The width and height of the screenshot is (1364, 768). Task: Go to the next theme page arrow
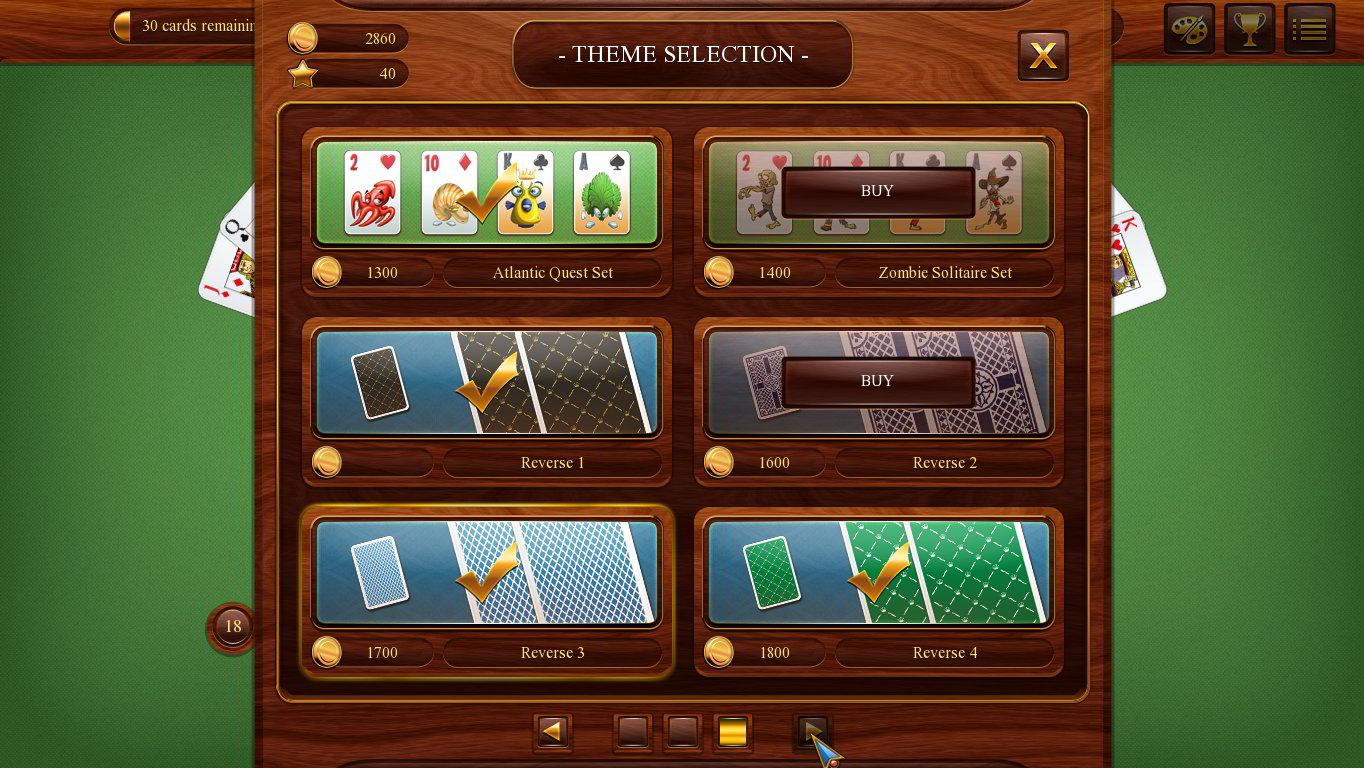pos(812,731)
